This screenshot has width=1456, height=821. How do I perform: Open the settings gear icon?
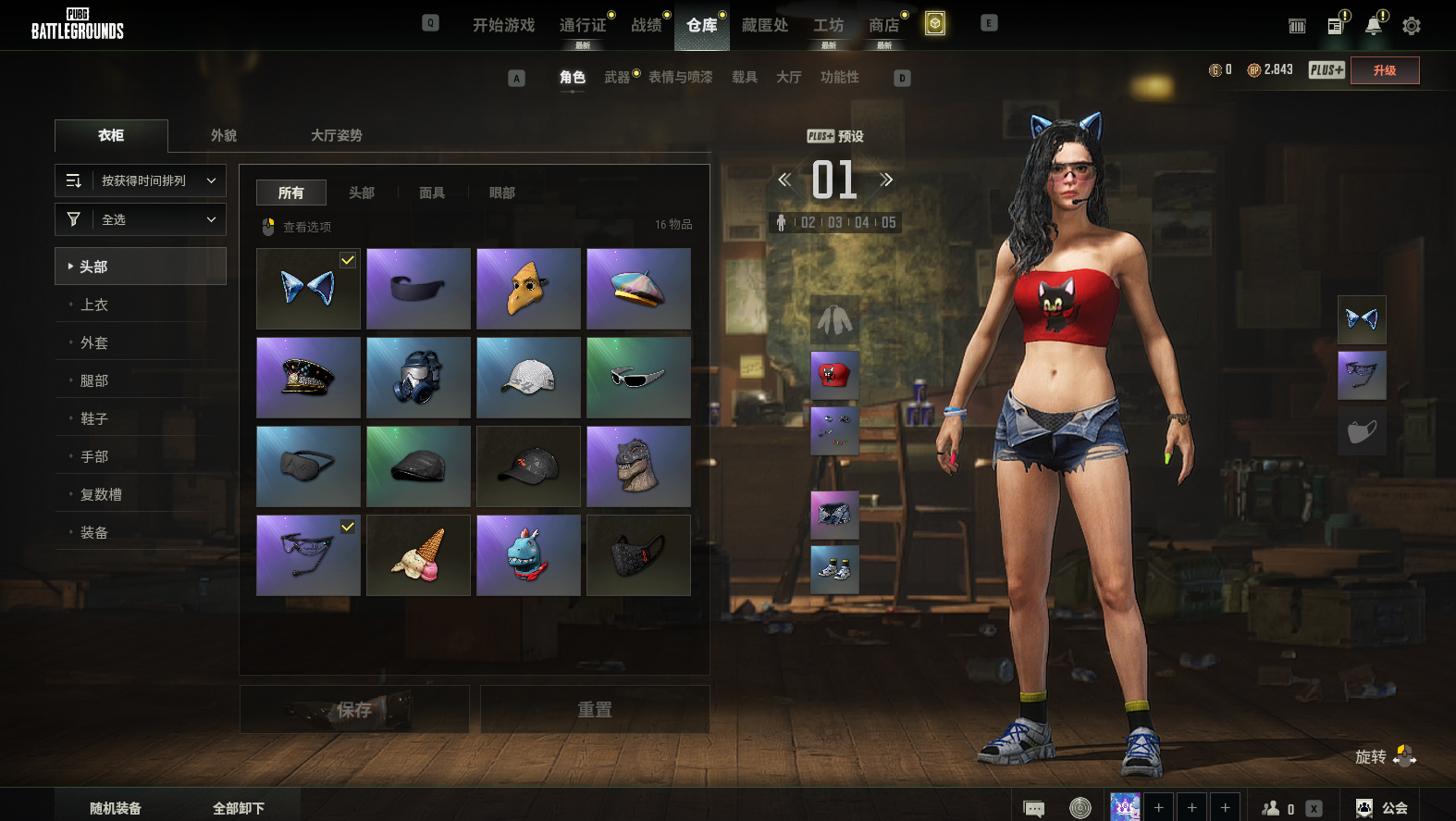point(1411,26)
